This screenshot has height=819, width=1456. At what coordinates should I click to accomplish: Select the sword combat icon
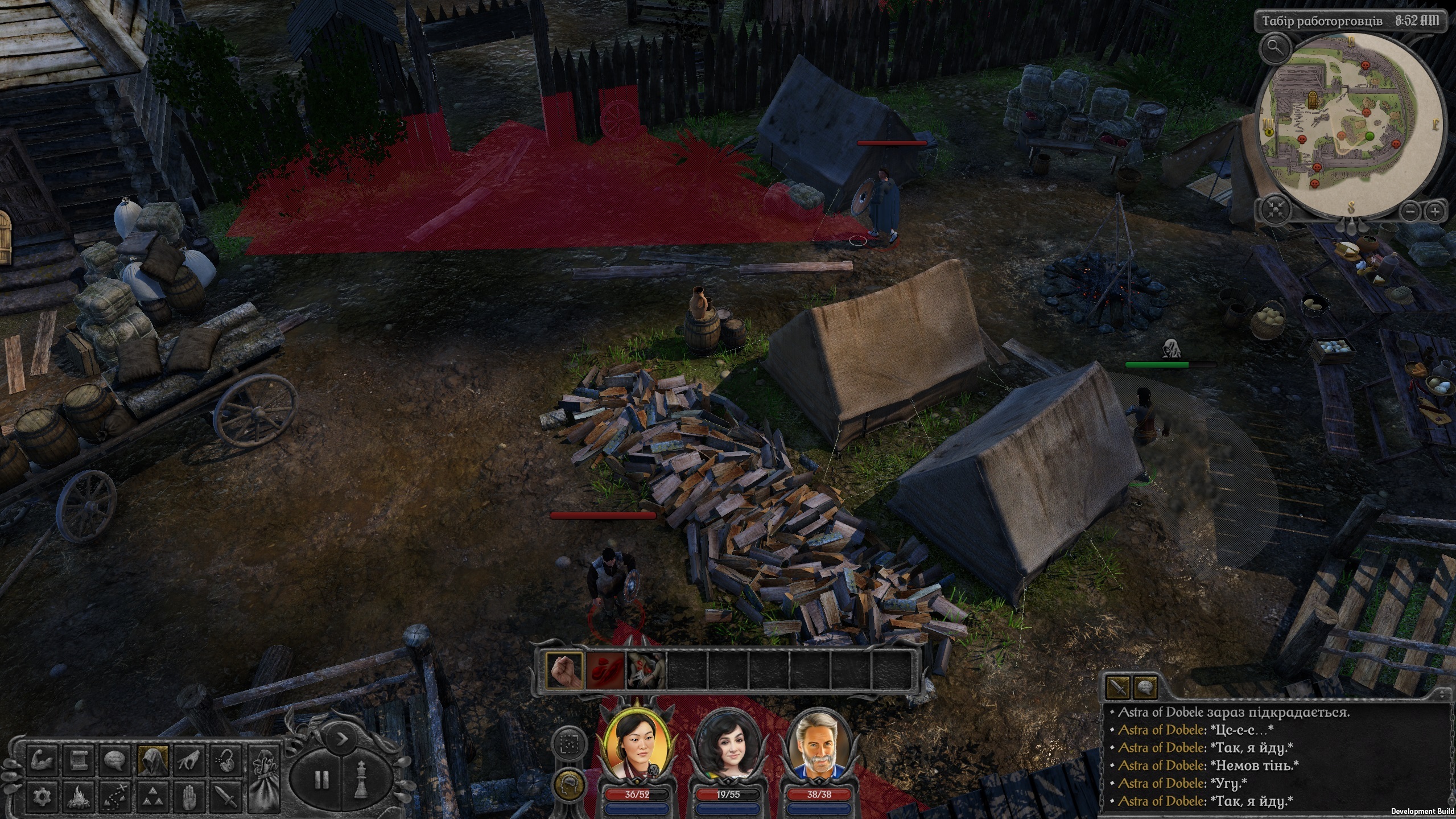coord(226,798)
